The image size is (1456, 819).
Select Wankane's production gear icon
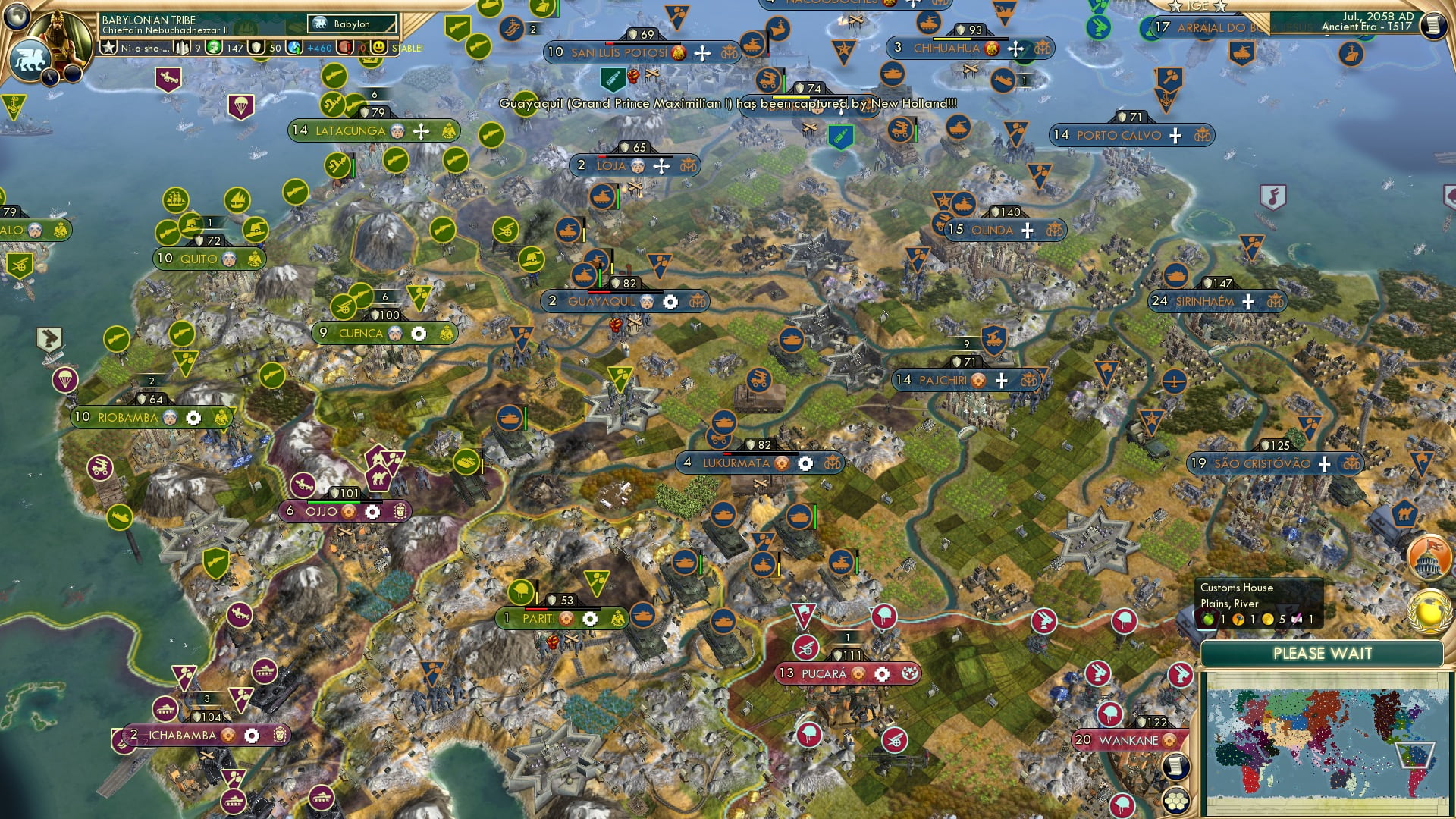tap(1169, 740)
